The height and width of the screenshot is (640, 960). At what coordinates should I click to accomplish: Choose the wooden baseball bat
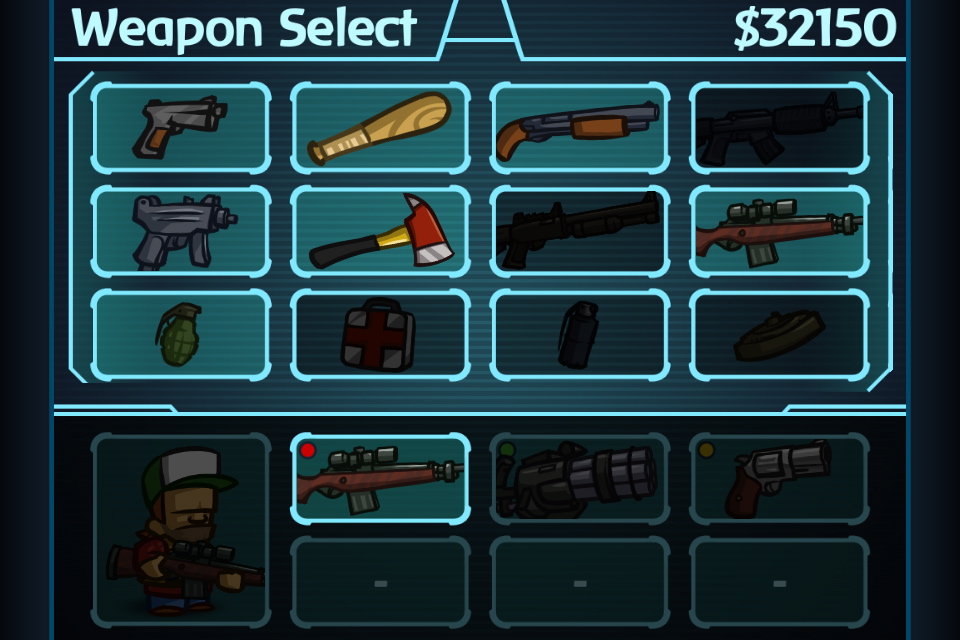point(380,128)
